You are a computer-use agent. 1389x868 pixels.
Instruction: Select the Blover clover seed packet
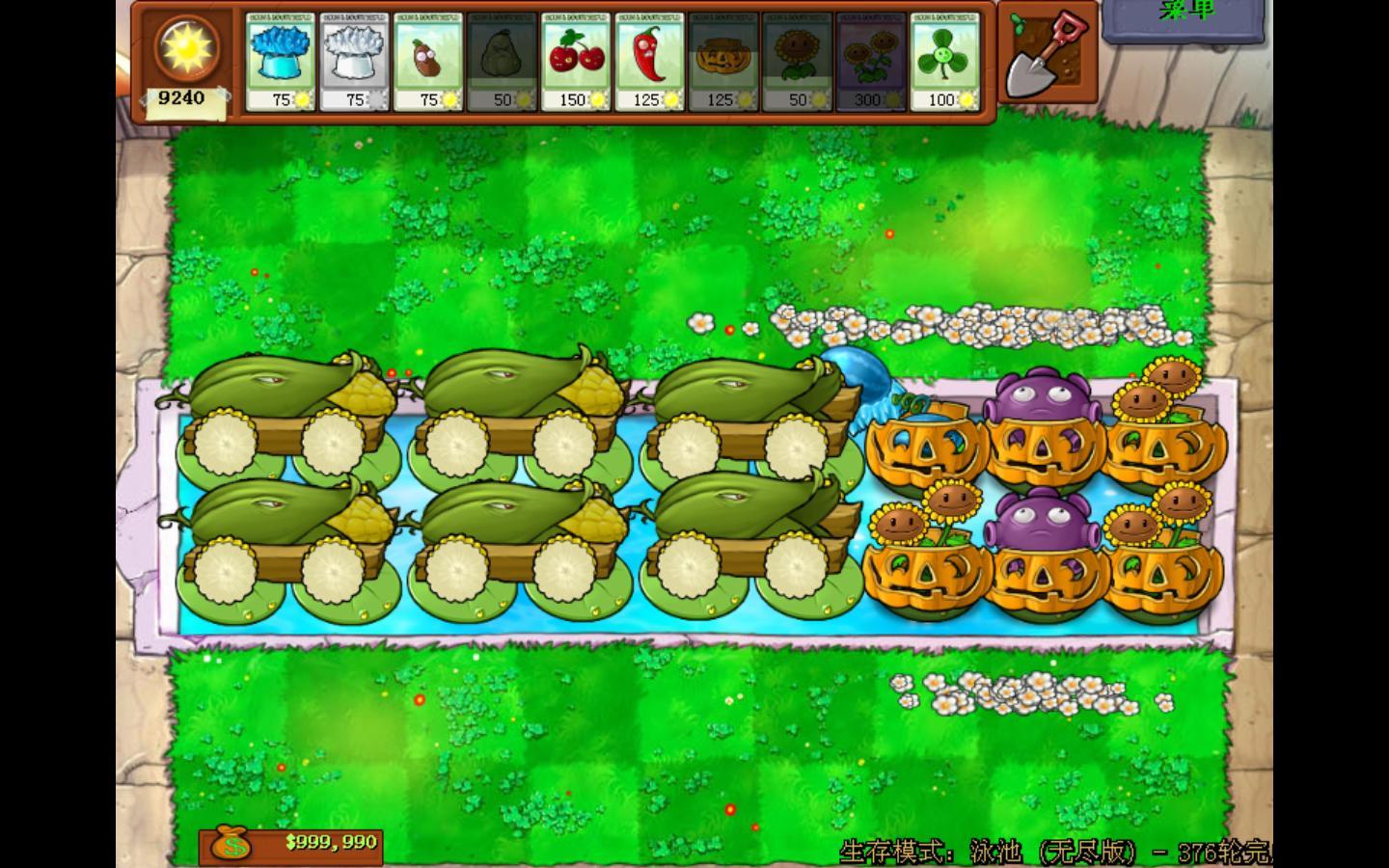click(945, 62)
